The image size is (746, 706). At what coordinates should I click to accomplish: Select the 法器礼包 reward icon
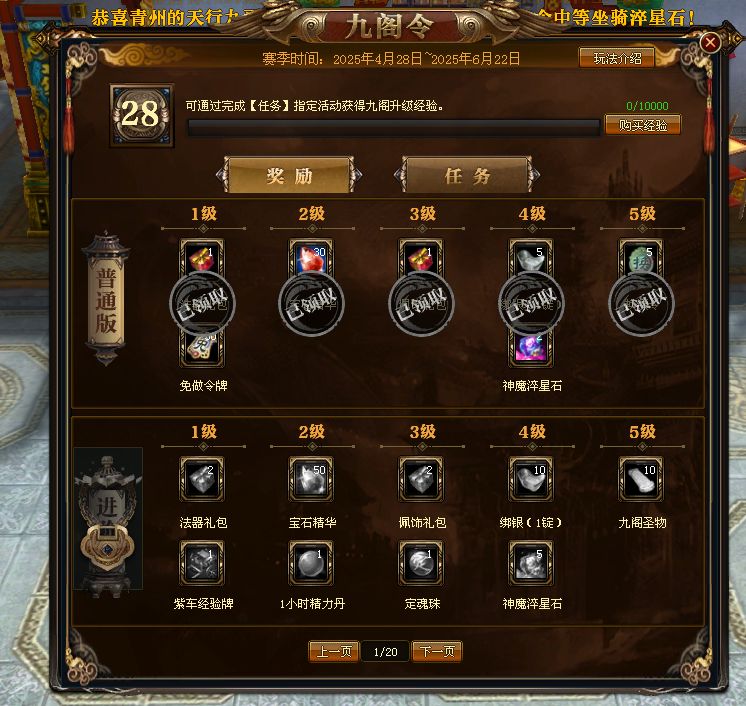[x=202, y=479]
